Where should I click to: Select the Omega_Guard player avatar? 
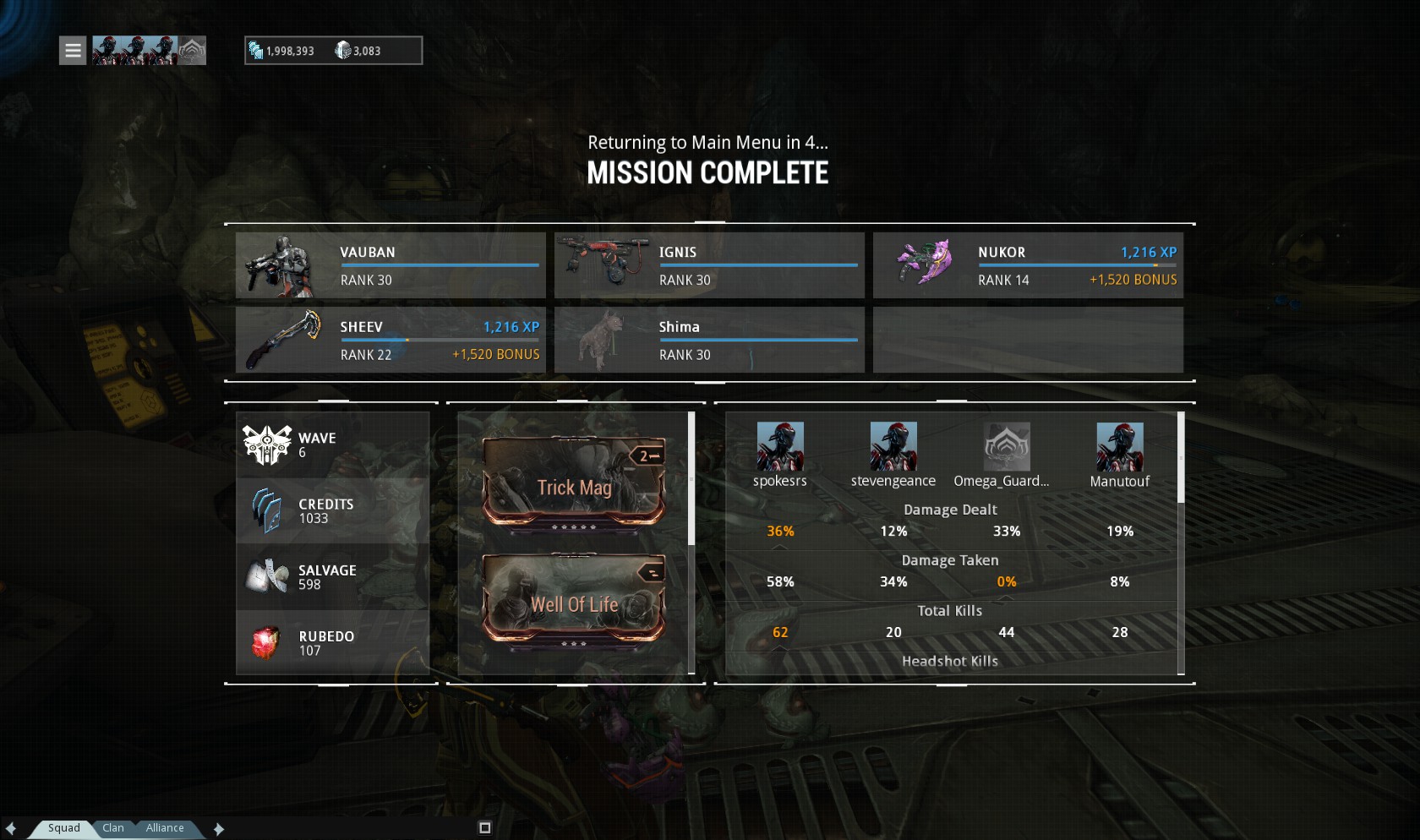tap(1006, 447)
